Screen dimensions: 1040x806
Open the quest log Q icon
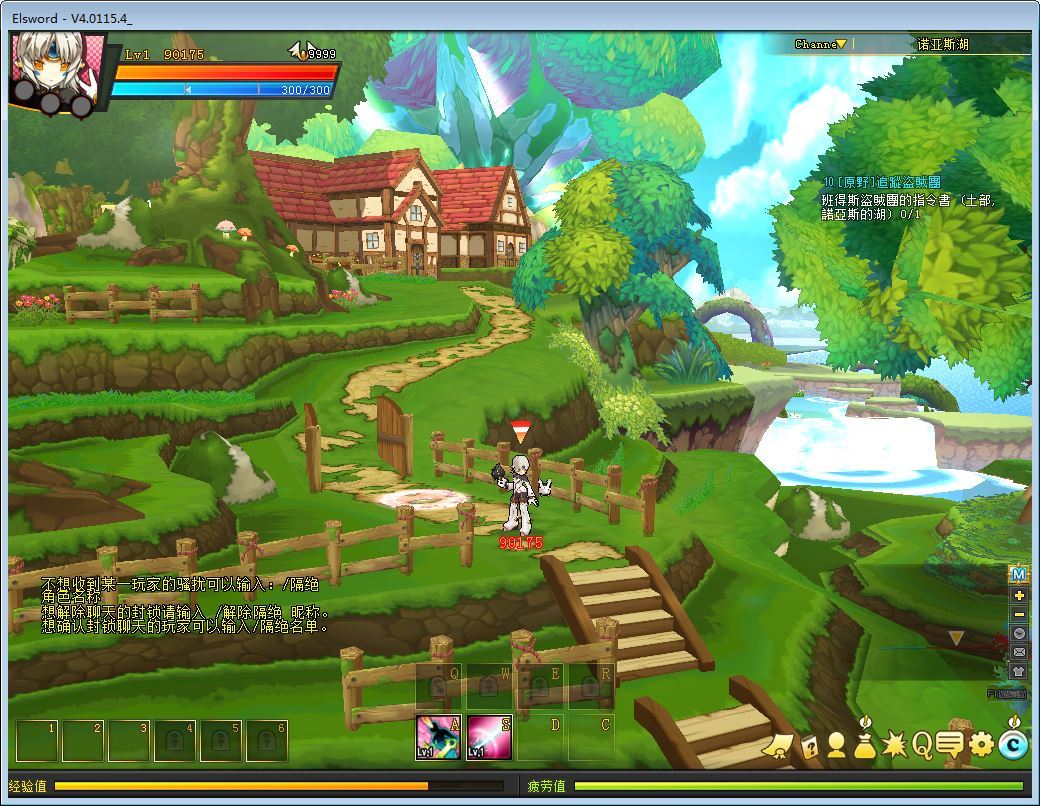921,744
